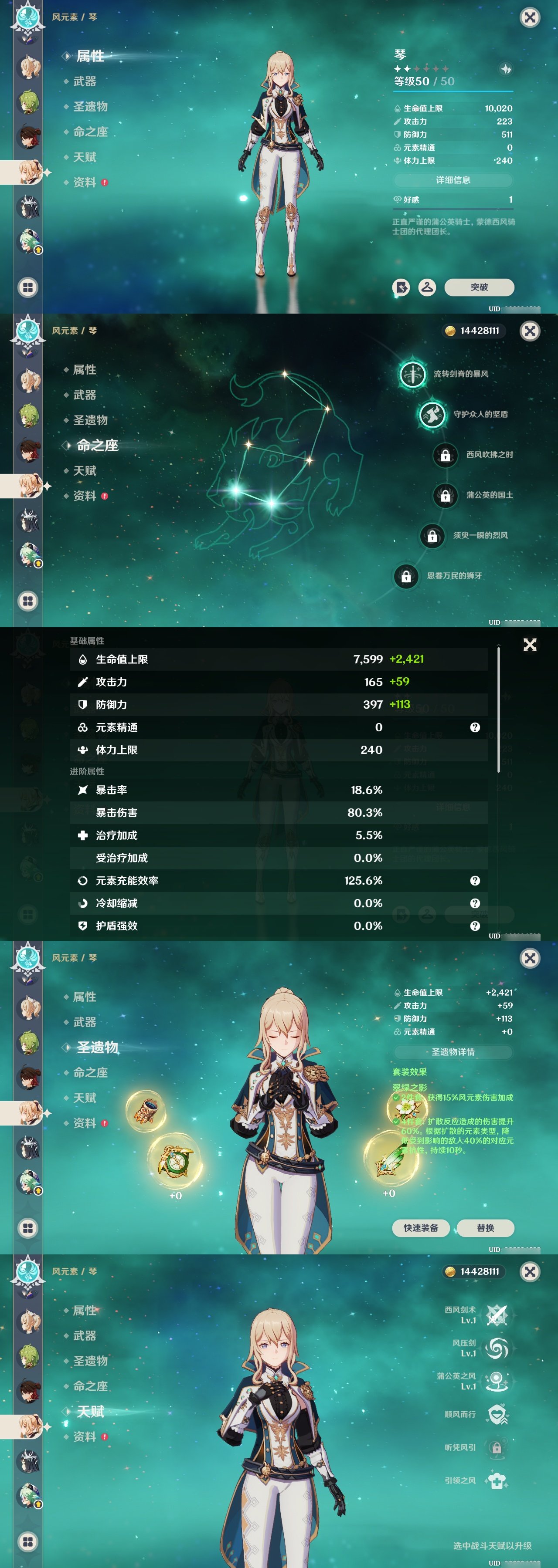Screen dimensions: 558x1568
Task: Click the 突破 ascension button
Action: tap(480, 288)
